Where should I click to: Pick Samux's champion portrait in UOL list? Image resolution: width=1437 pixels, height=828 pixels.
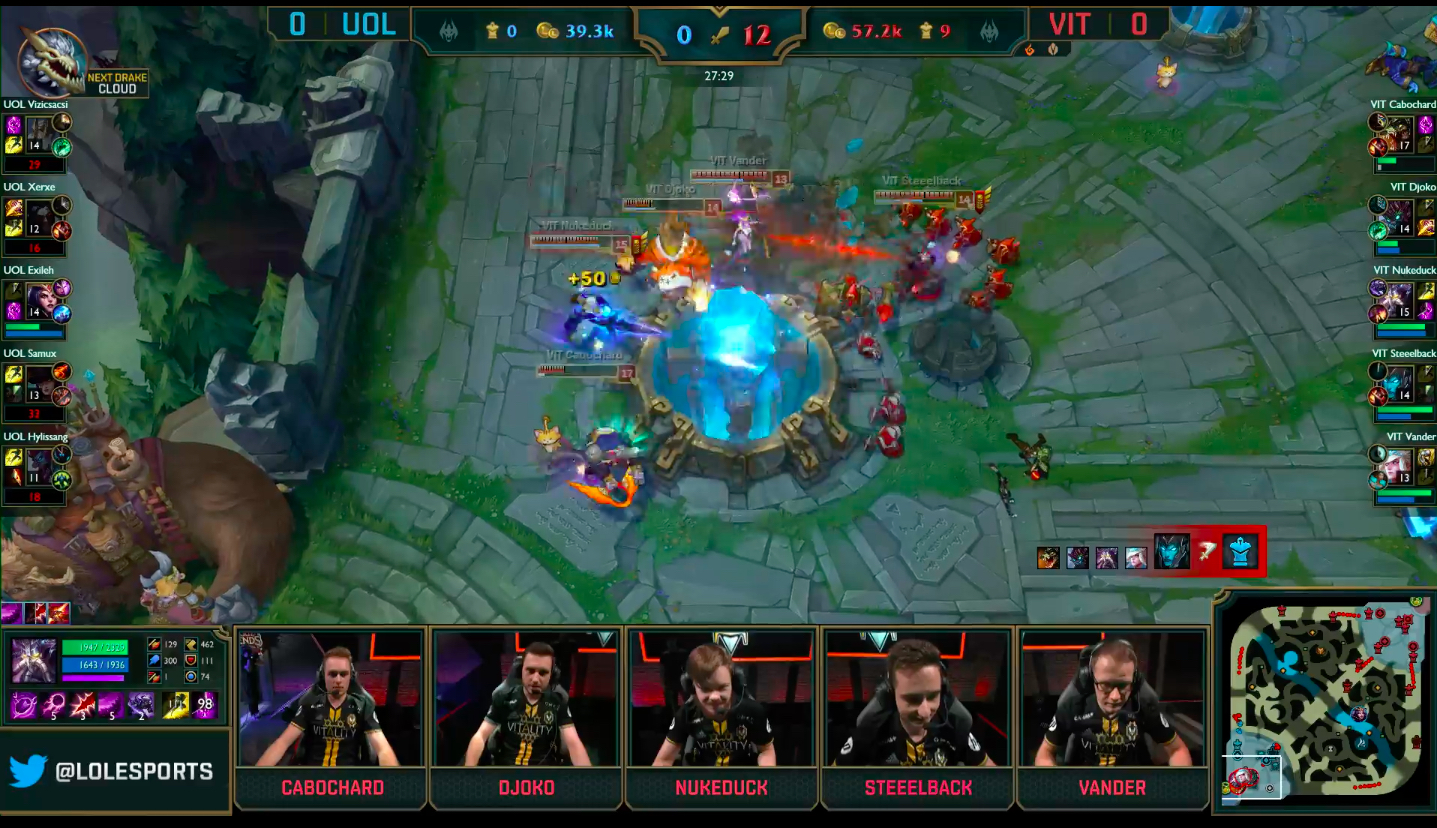tap(39, 381)
